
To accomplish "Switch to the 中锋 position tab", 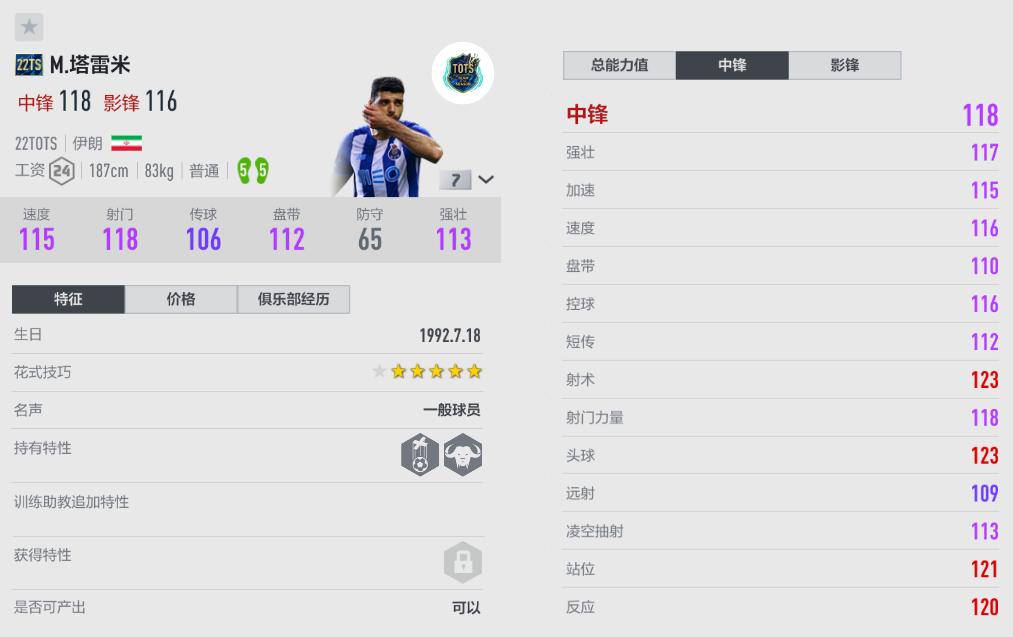I will (732, 65).
